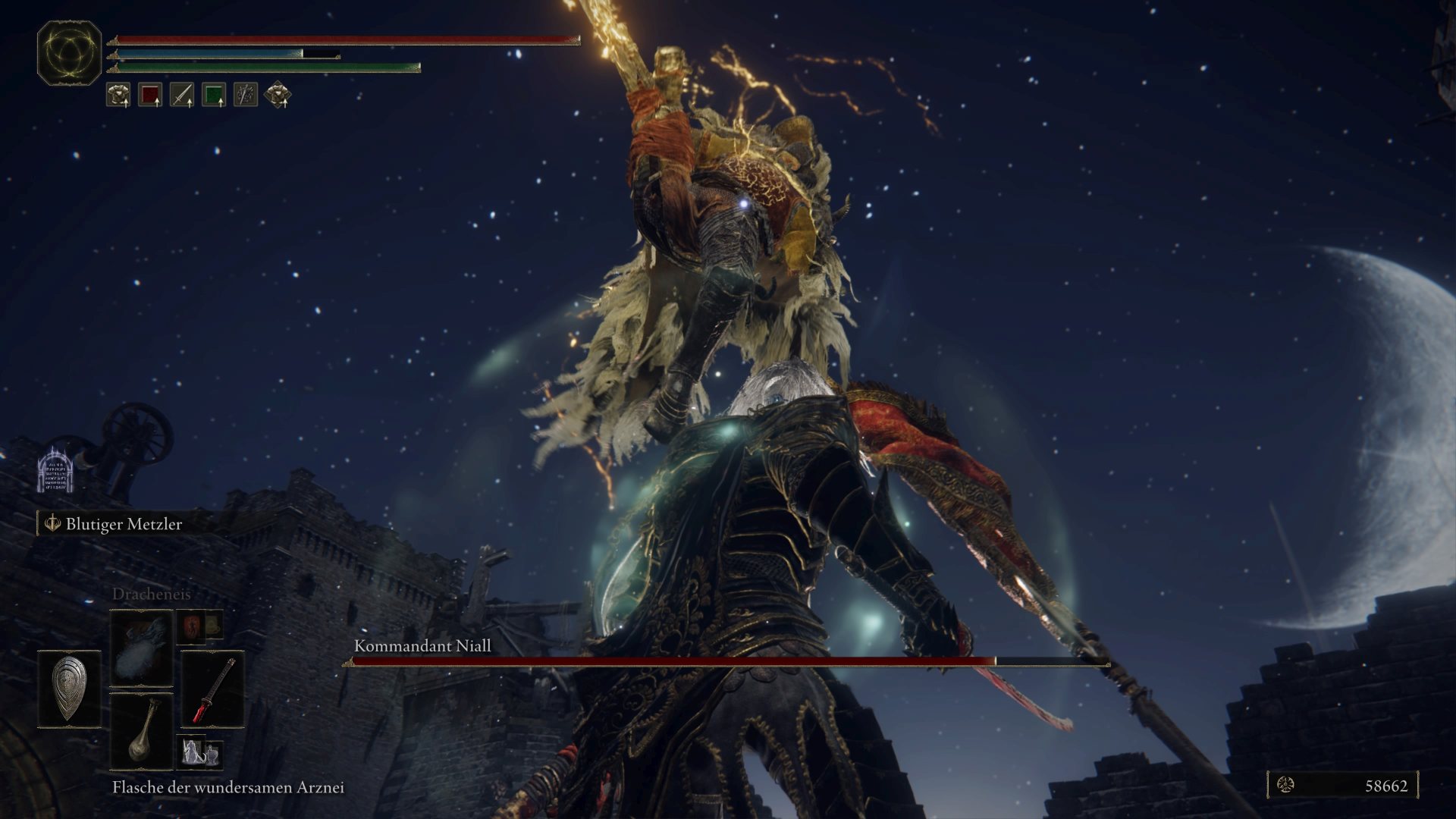The image size is (1456, 819).
Task: Click the golden rune emblem portrait
Action: [x=69, y=52]
